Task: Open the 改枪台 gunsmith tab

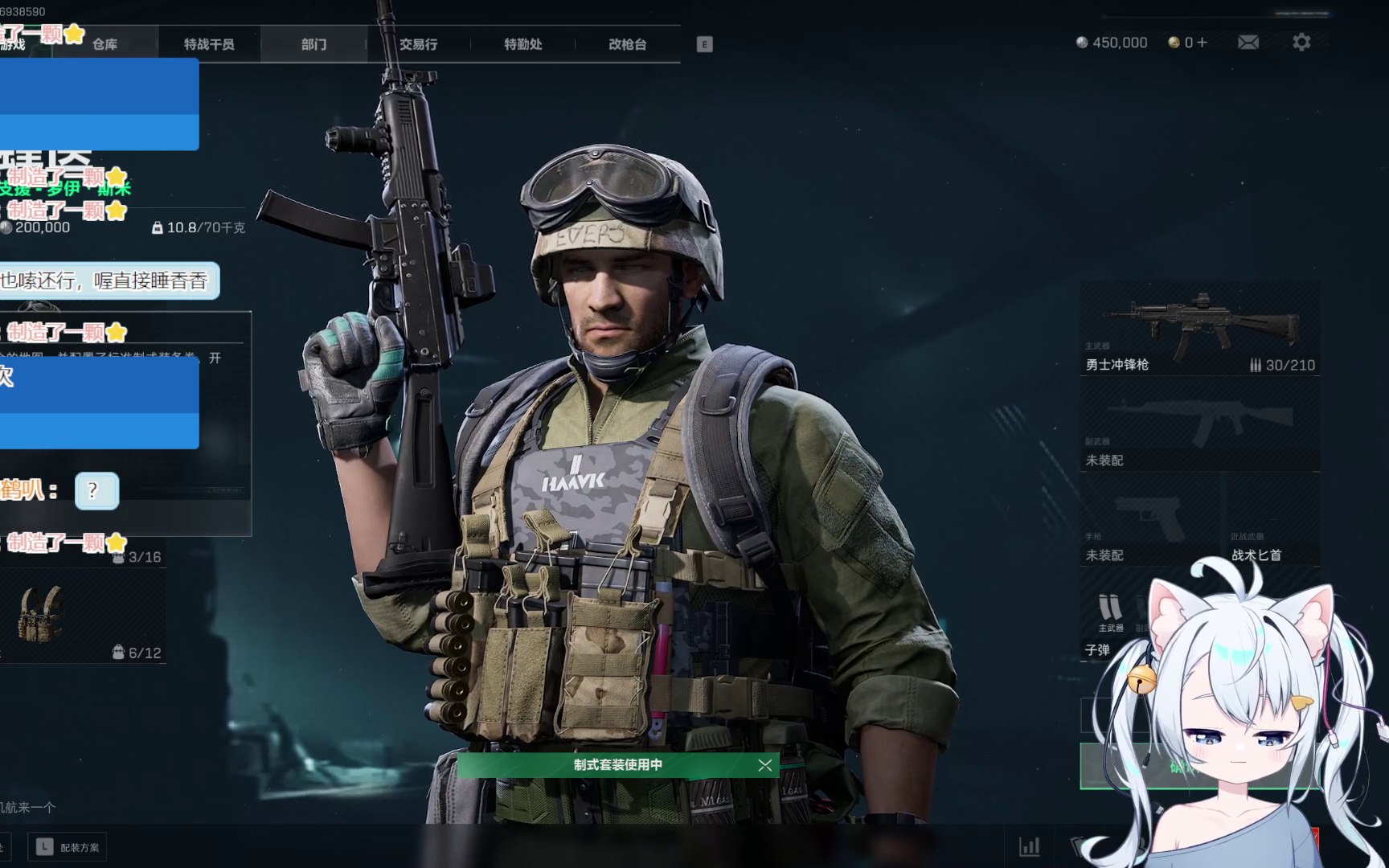Action: tap(627, 44)
